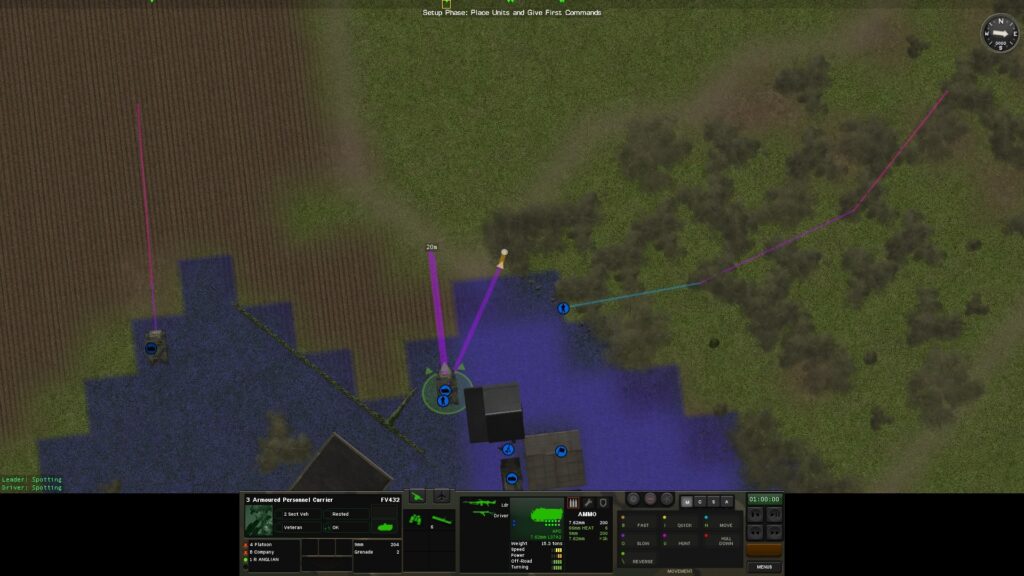Switch to the A administrative command tab
The width and height of the screenshot is (1024, 576).
click(727, 501)
